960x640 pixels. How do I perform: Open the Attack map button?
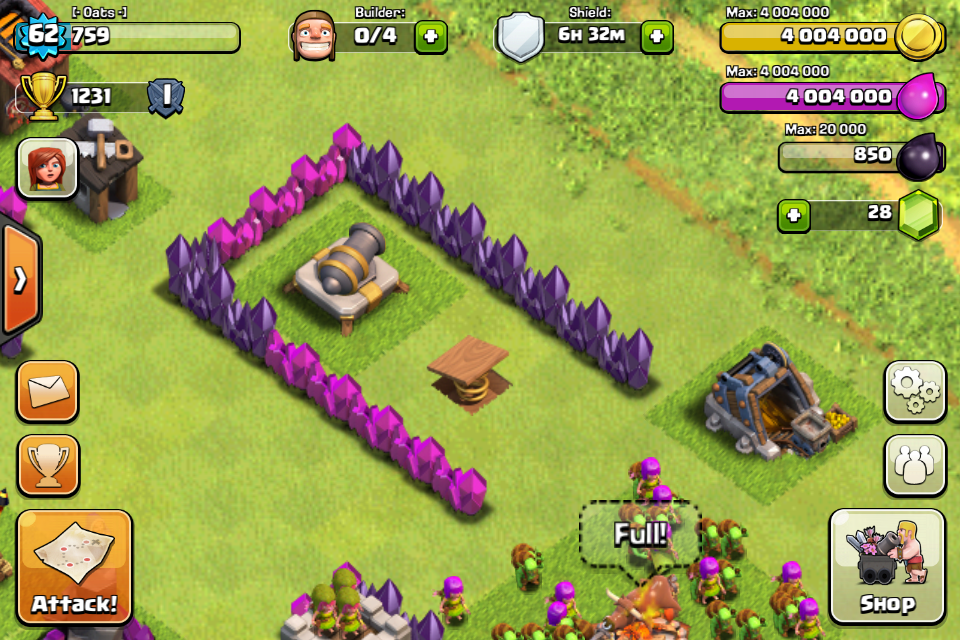coord(74,567)
